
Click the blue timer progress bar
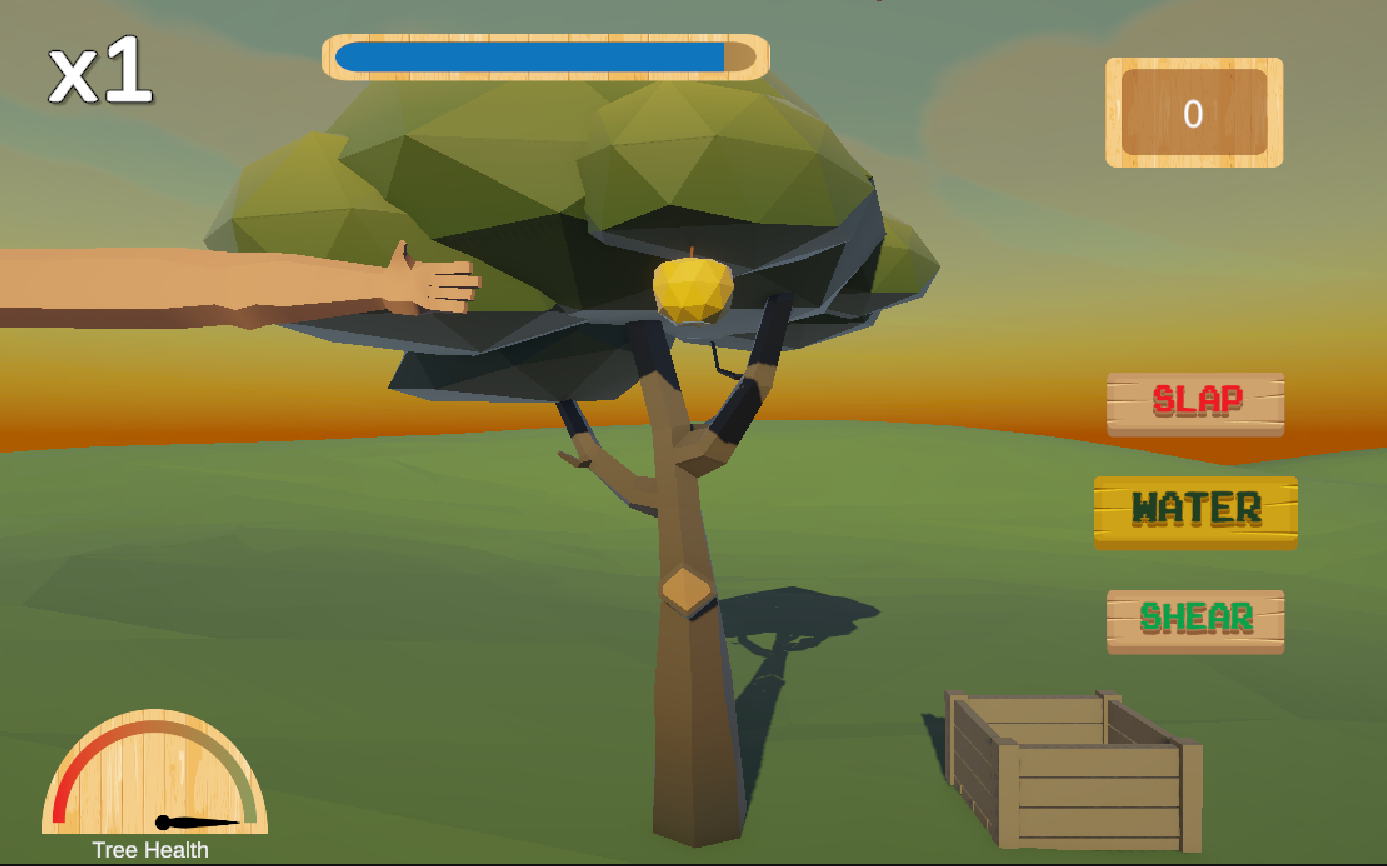(530, 57)
